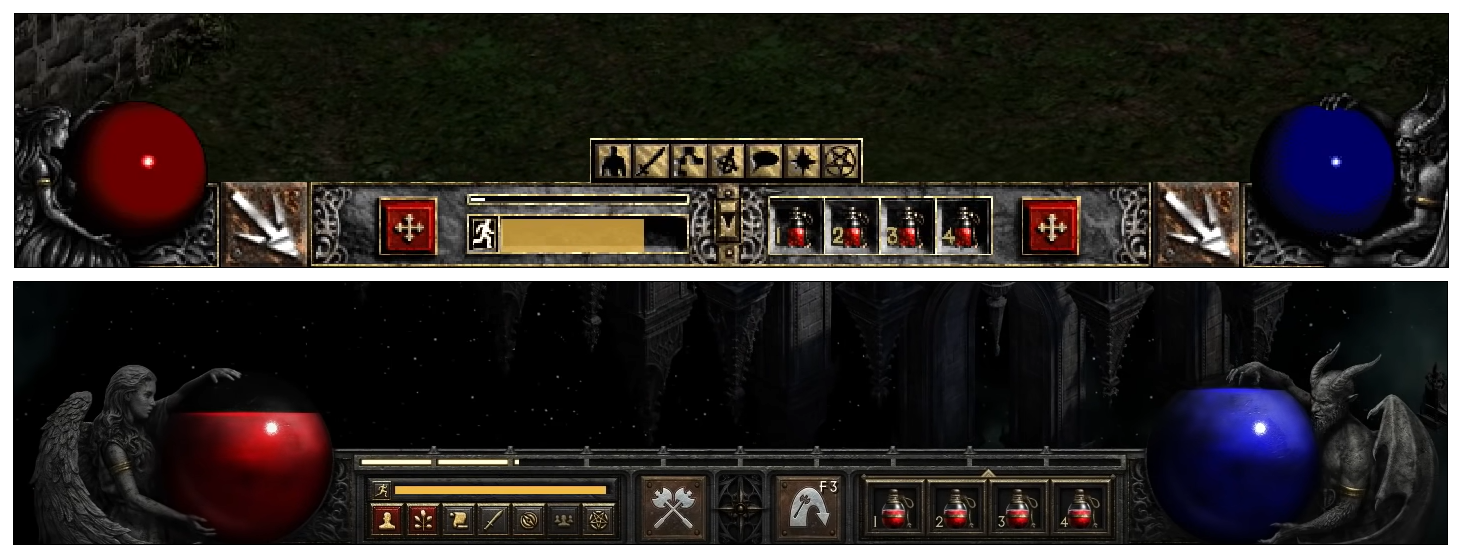
Task: Open the quest log scroll icon
Action: click(x=458, y=520)
